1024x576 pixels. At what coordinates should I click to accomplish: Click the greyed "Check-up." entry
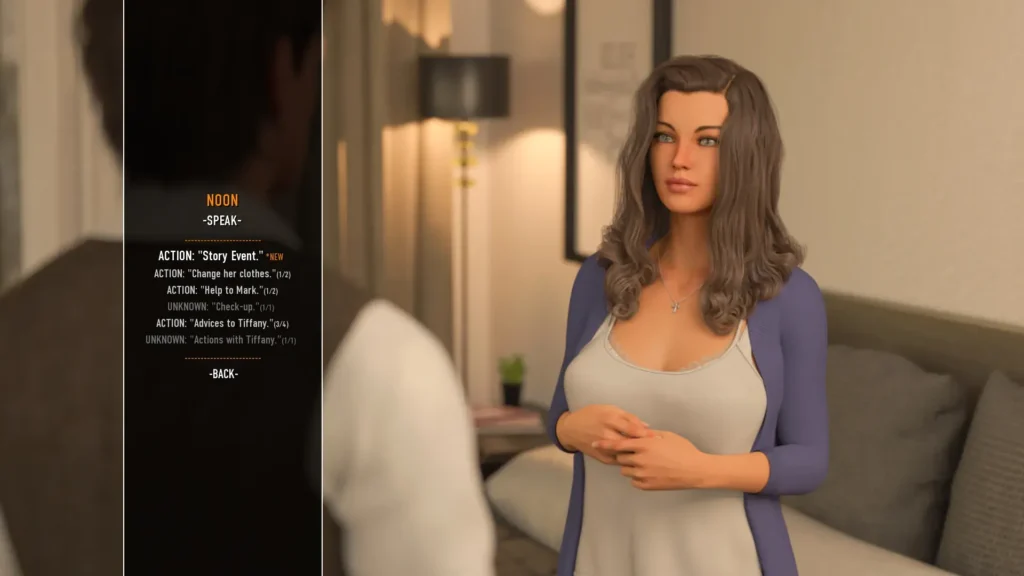pyautogui.click(x=222, y=307)
